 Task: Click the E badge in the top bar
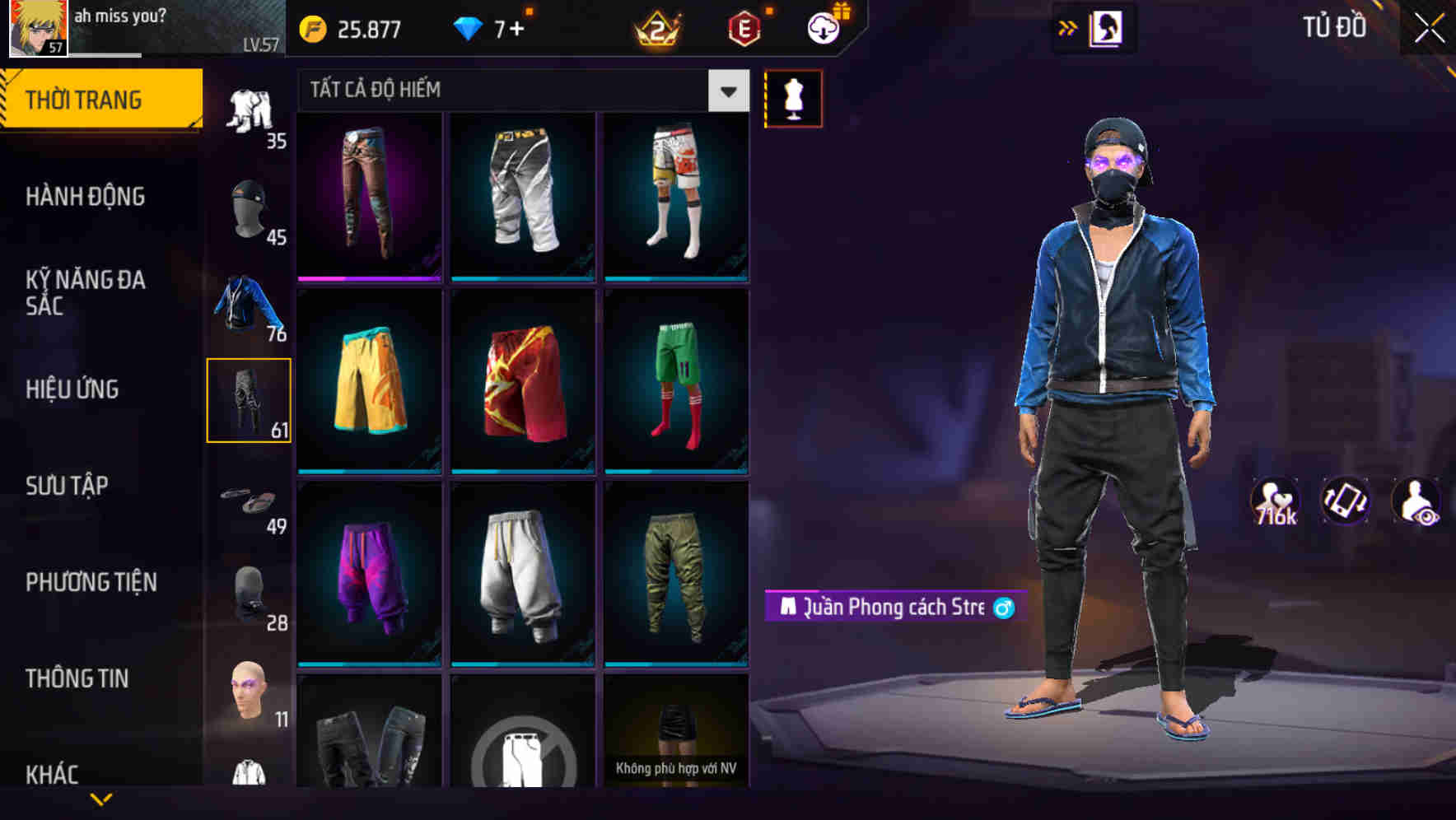point(743,28)
